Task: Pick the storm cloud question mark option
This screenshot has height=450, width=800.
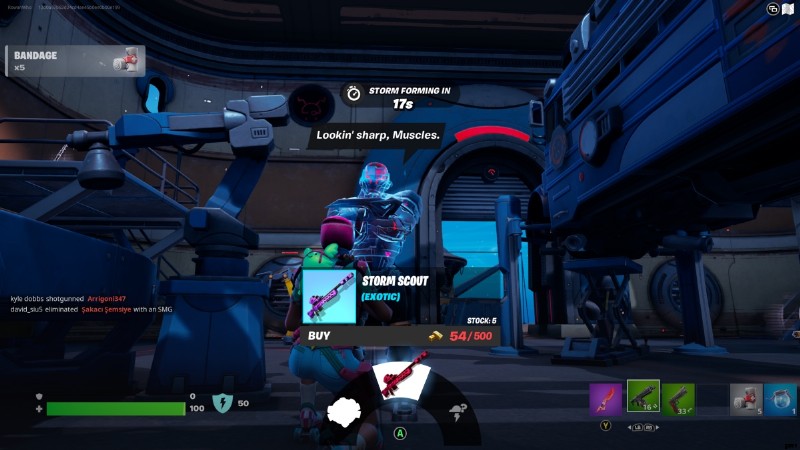Action: (x=458, y=411)
